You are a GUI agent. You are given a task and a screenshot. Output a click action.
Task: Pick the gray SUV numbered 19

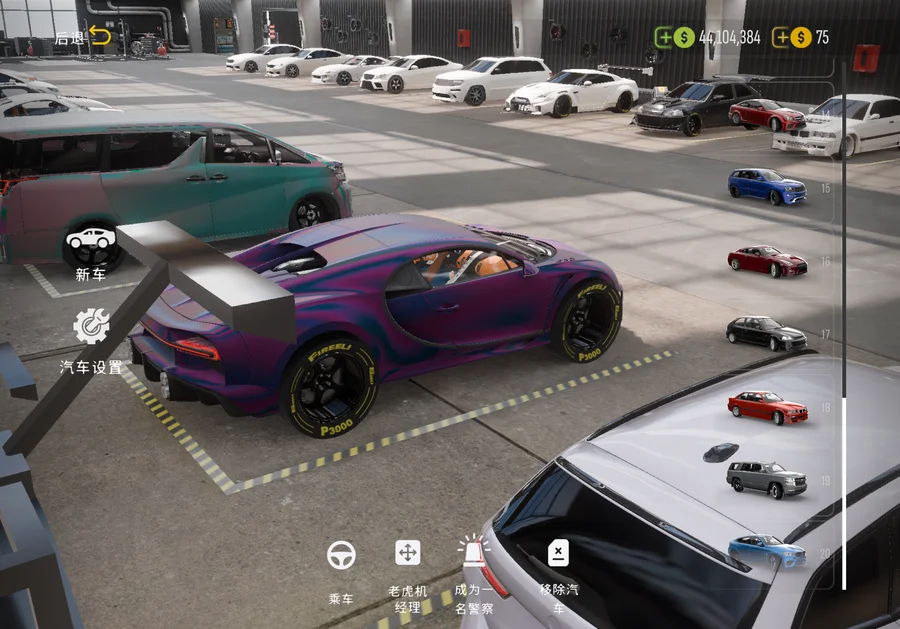coord(767,479)
